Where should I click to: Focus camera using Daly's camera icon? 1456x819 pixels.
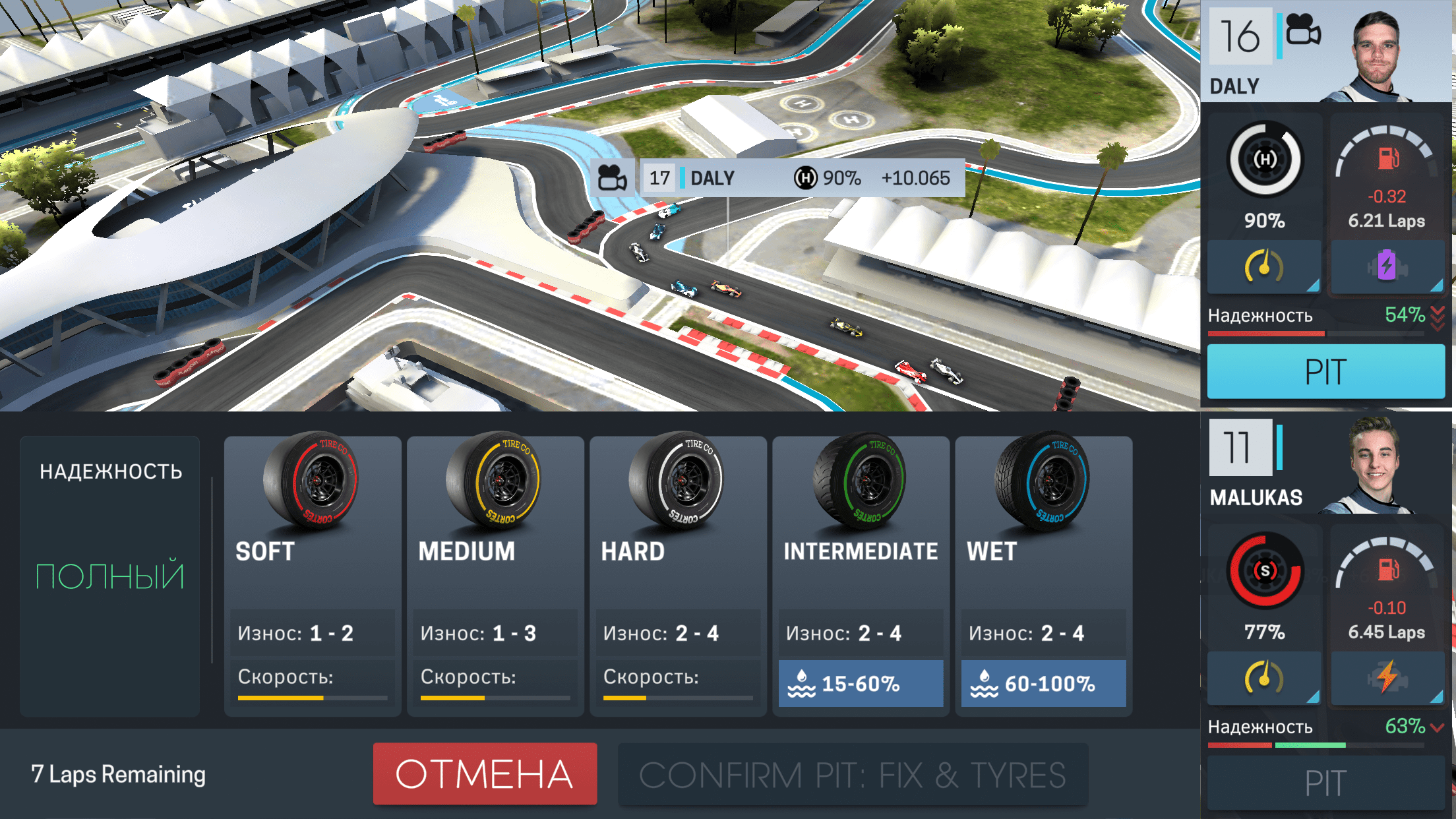(x=1303, y=32)
